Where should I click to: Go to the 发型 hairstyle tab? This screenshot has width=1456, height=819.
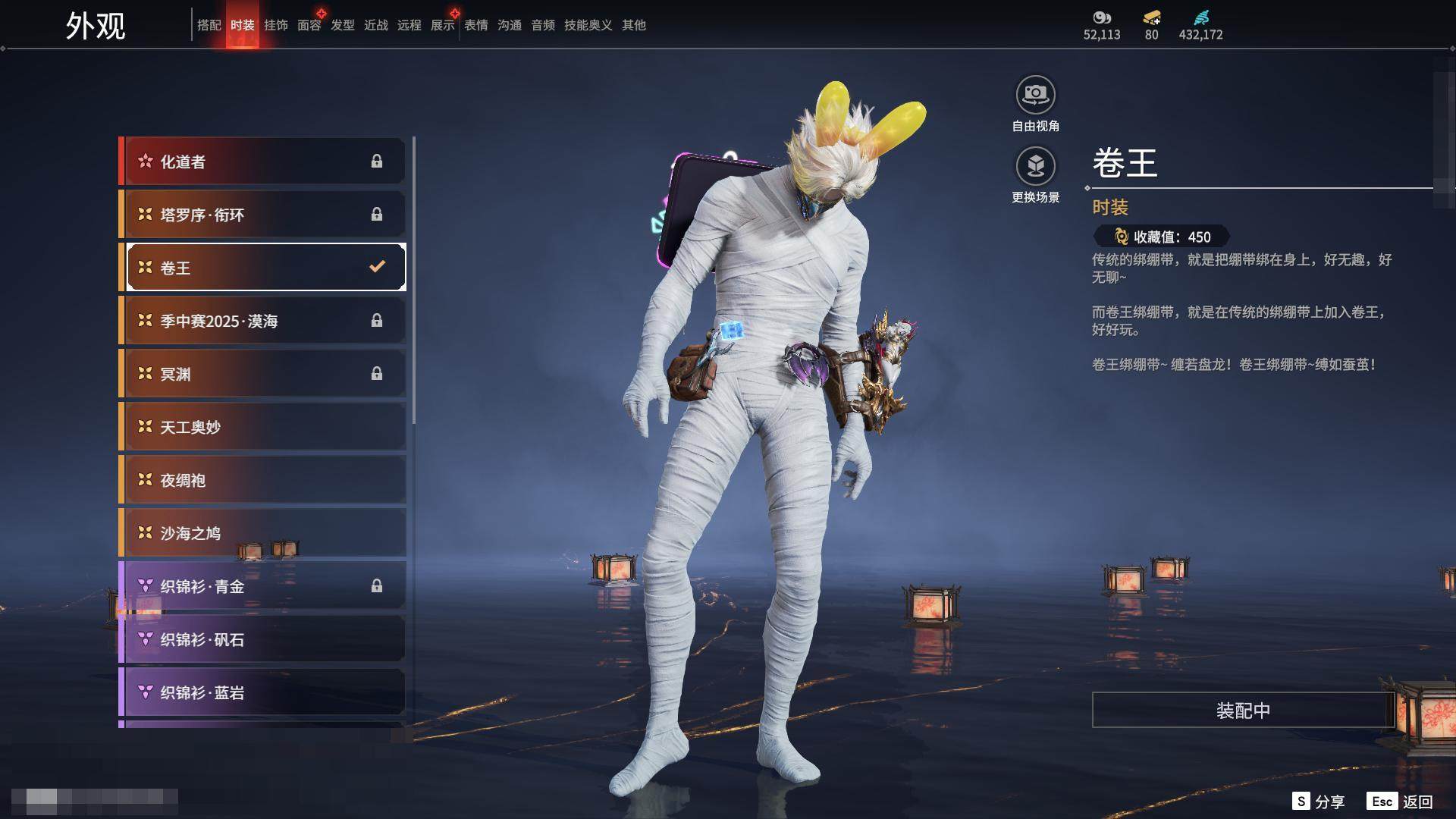(x=342, y=25)
